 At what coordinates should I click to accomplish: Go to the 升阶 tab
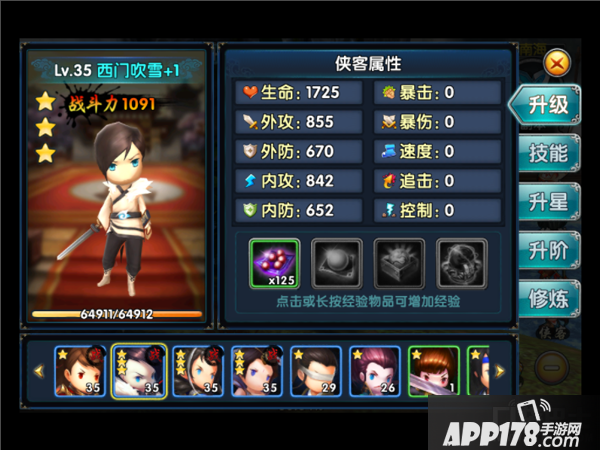[548, 249]
